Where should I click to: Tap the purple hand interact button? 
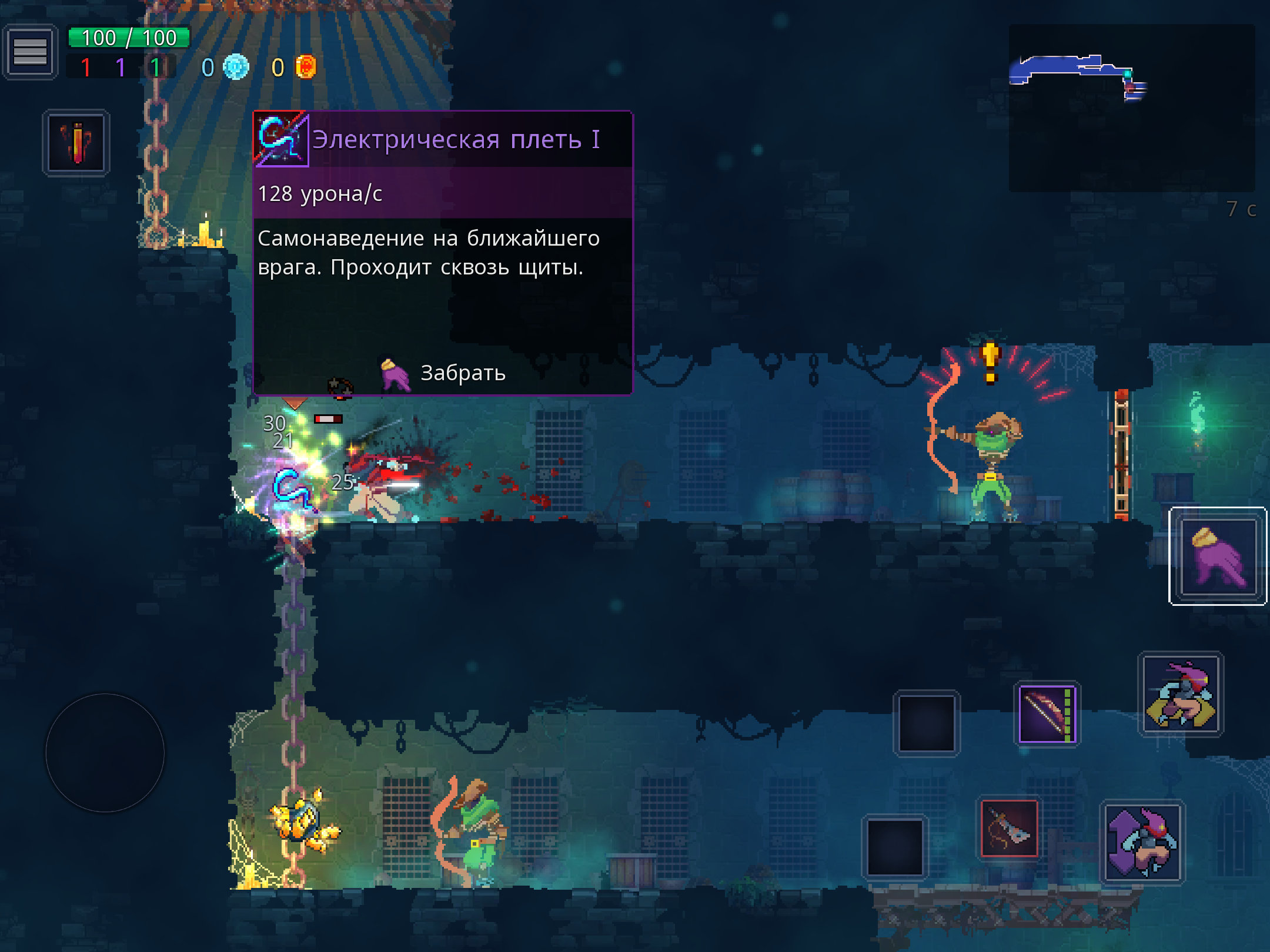tap(1218, 557)
